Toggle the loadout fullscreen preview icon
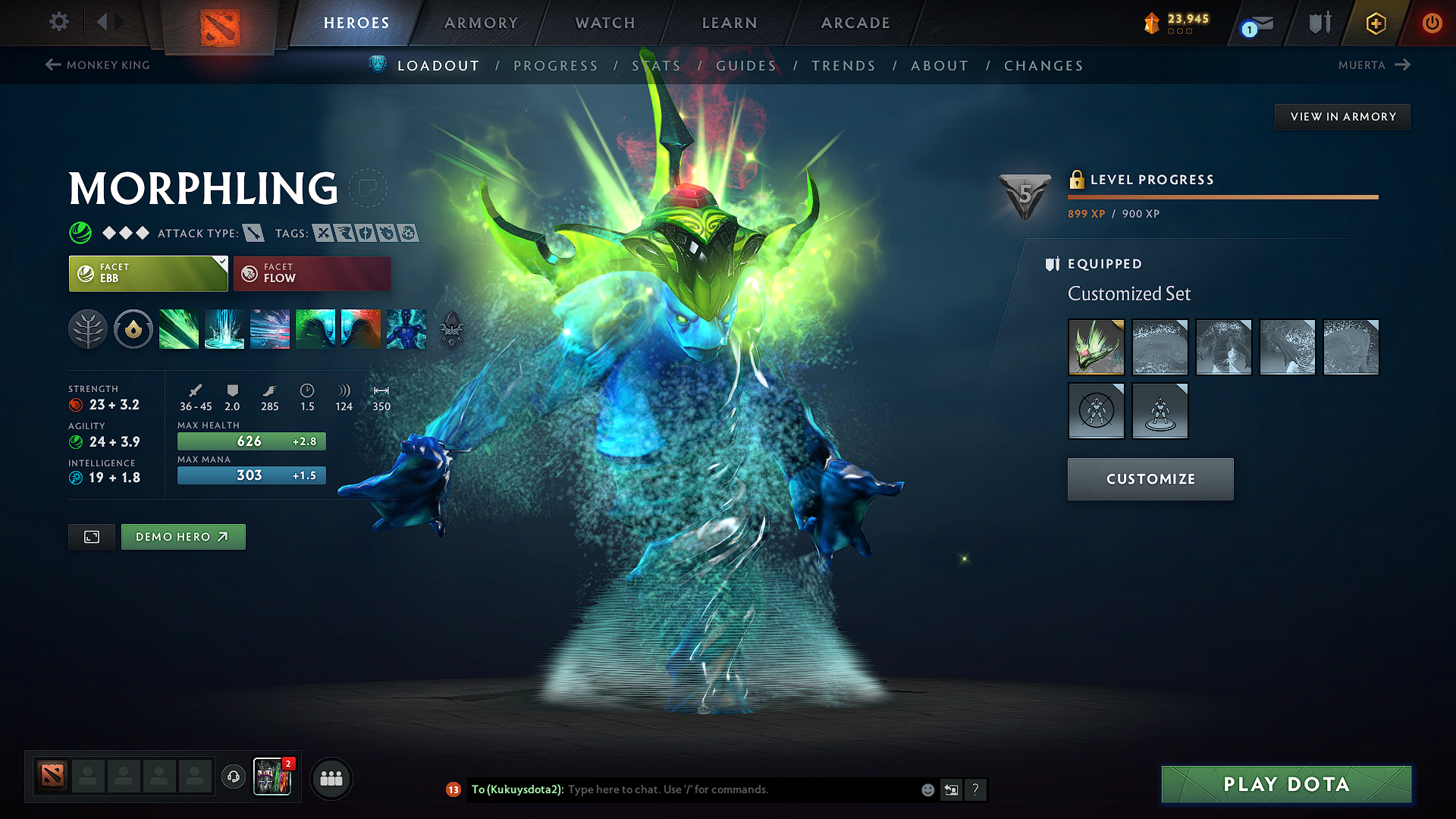 [x=91, y=536]
